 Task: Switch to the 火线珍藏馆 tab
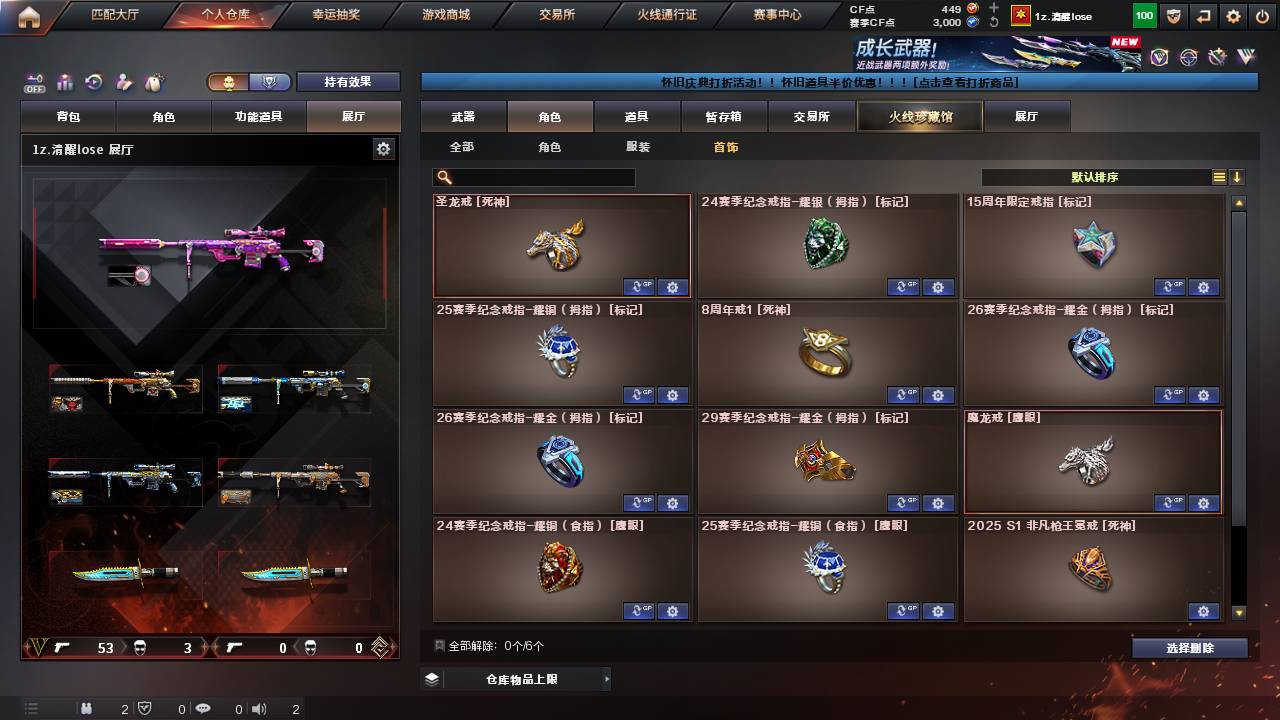pyautogui.click(x=918, y=115)
